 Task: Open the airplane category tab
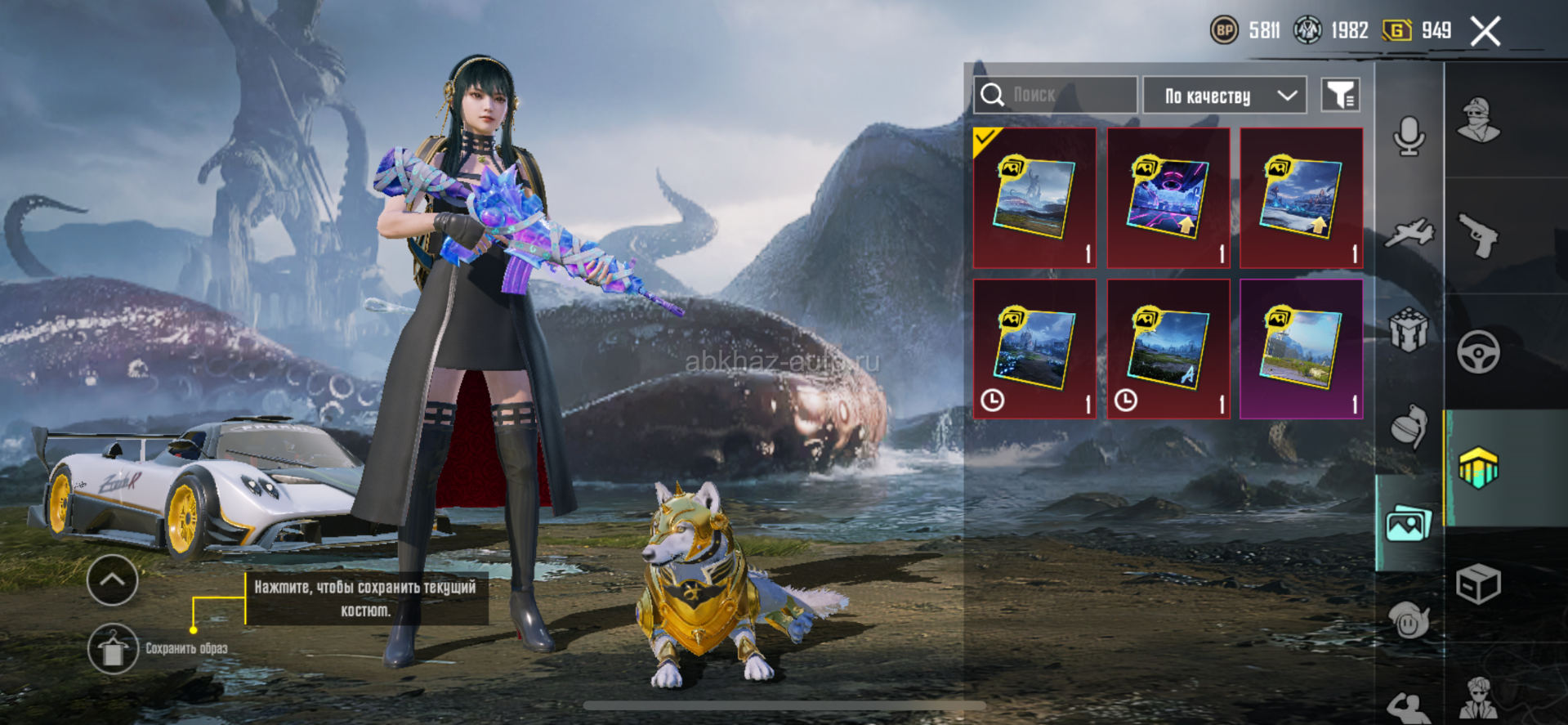[1409, 234]
